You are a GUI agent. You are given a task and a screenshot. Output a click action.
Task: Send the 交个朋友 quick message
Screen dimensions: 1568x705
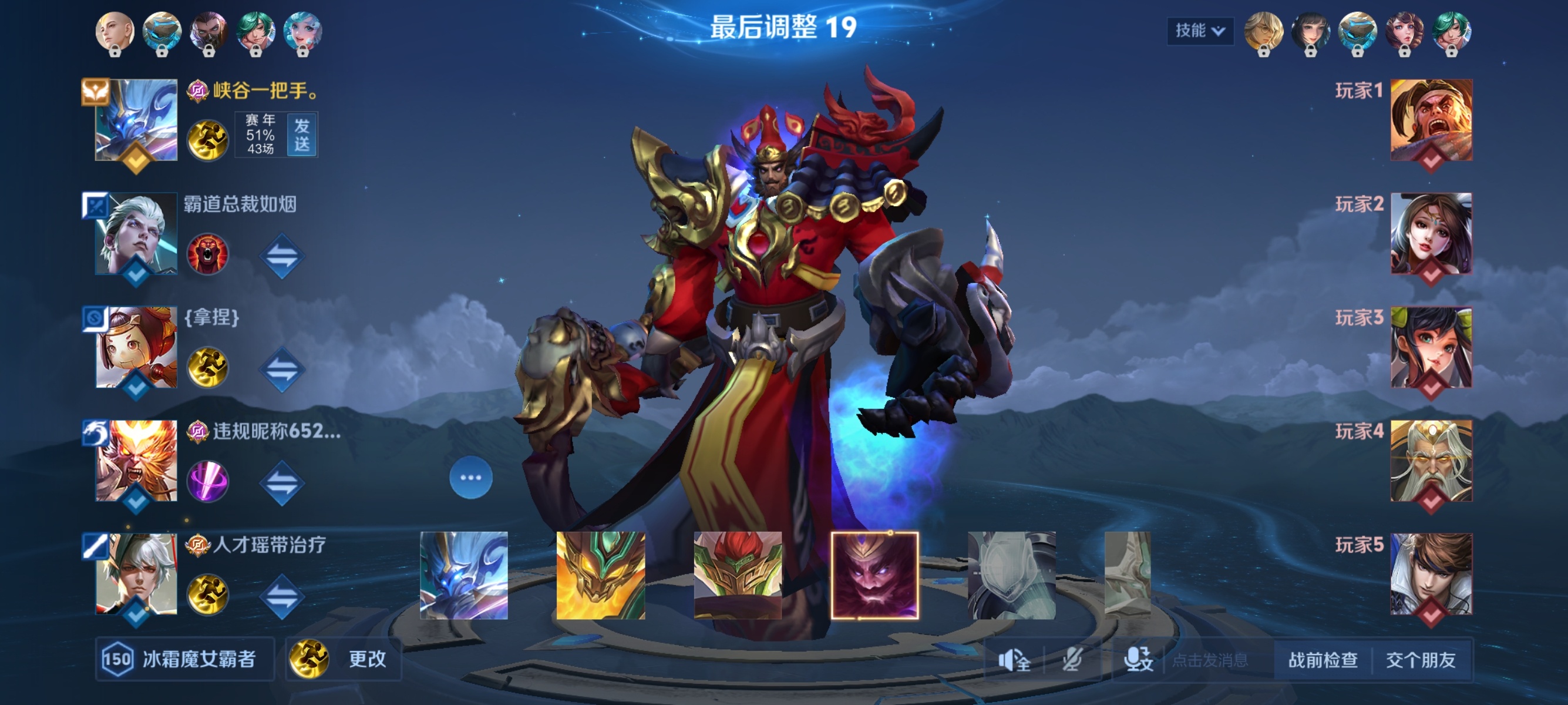coord(1421,660)
